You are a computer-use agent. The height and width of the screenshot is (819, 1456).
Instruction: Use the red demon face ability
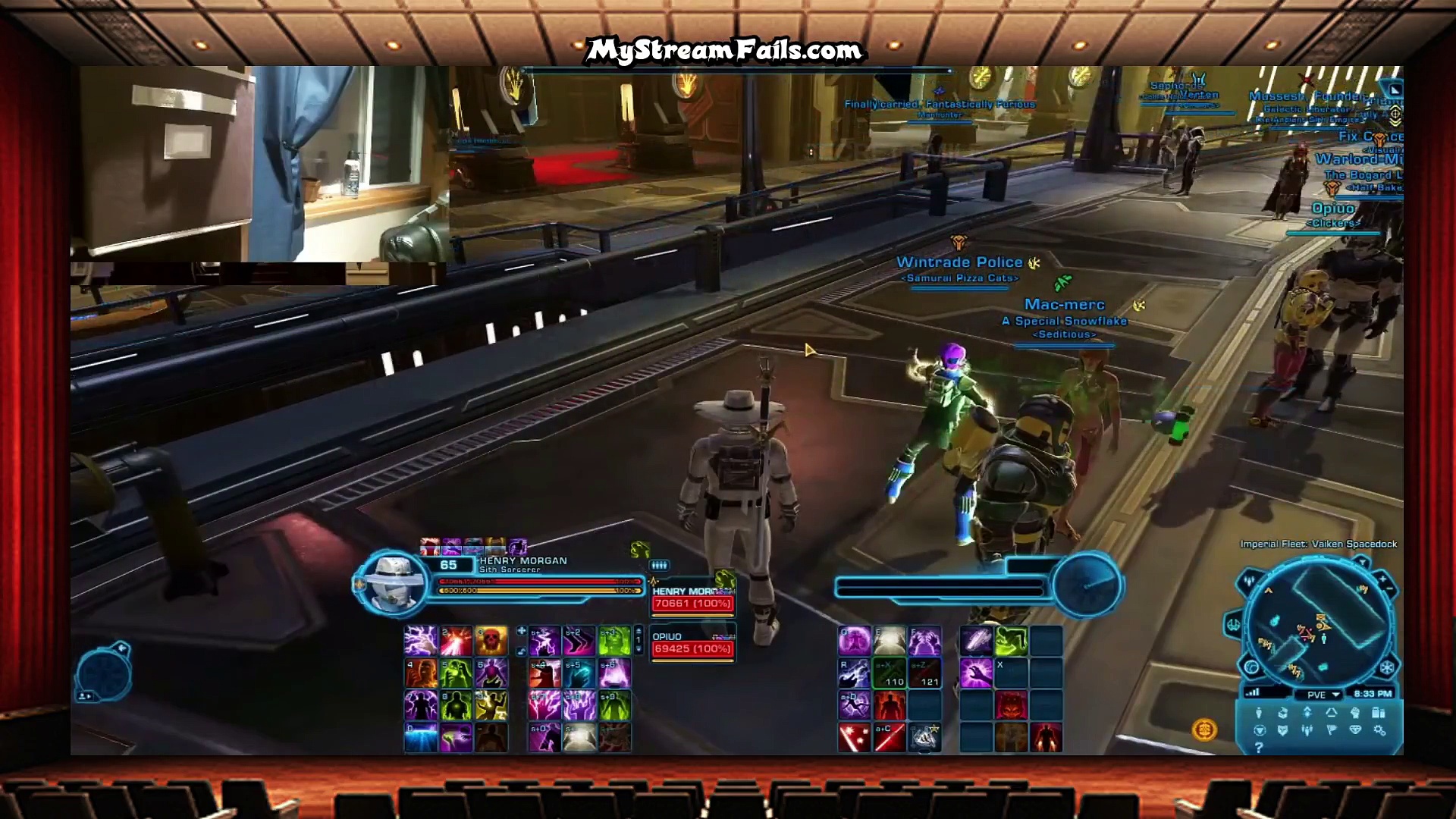(1012, 705)
